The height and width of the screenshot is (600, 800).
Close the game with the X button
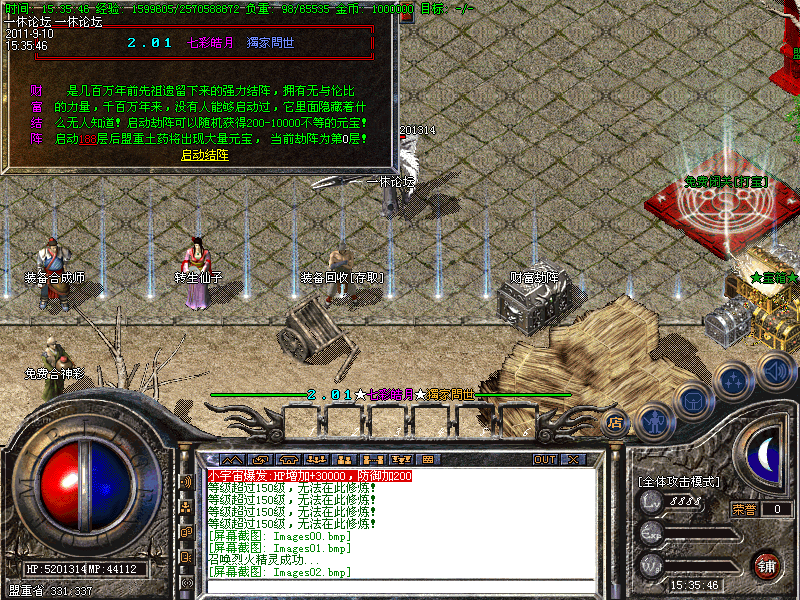coord(573,460)
